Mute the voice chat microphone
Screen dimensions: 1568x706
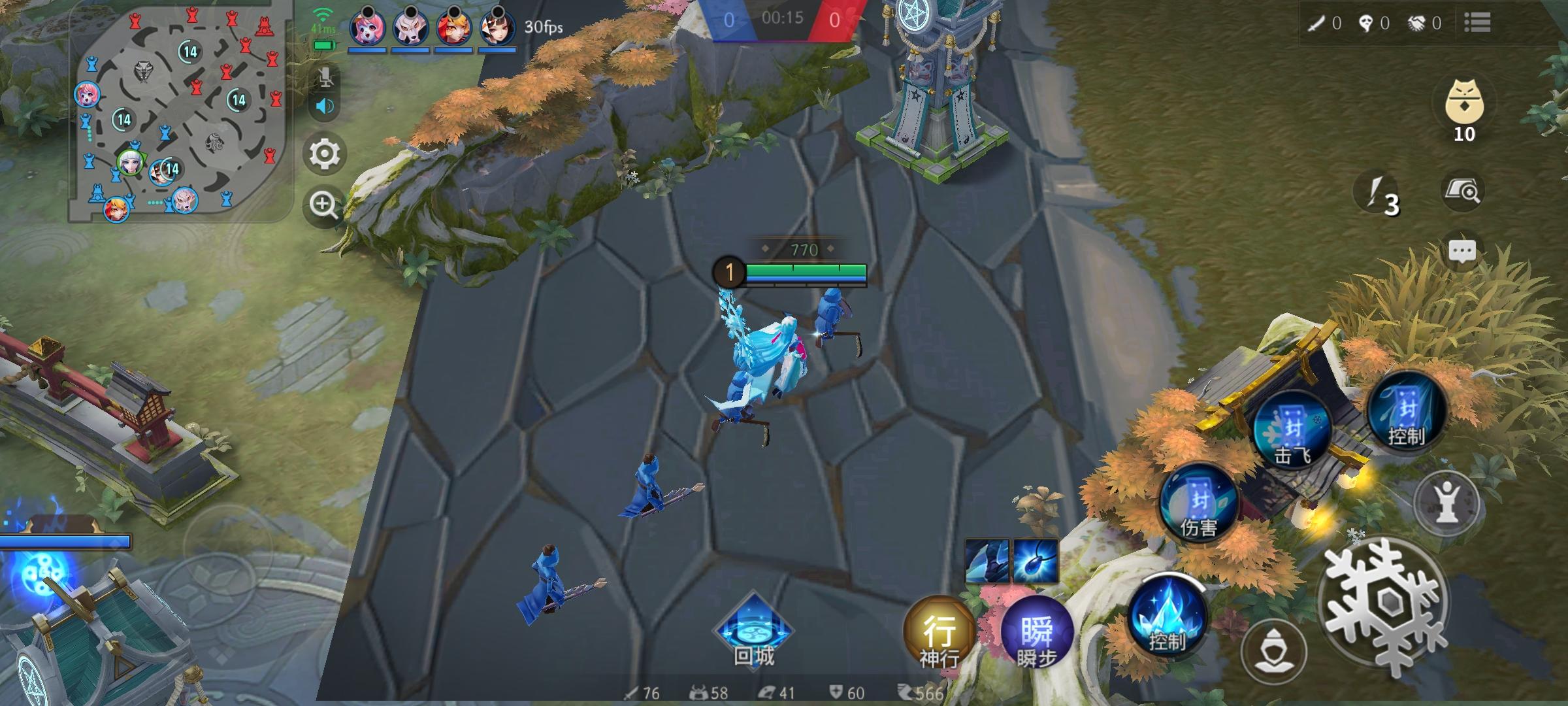[x=324, y=76]
